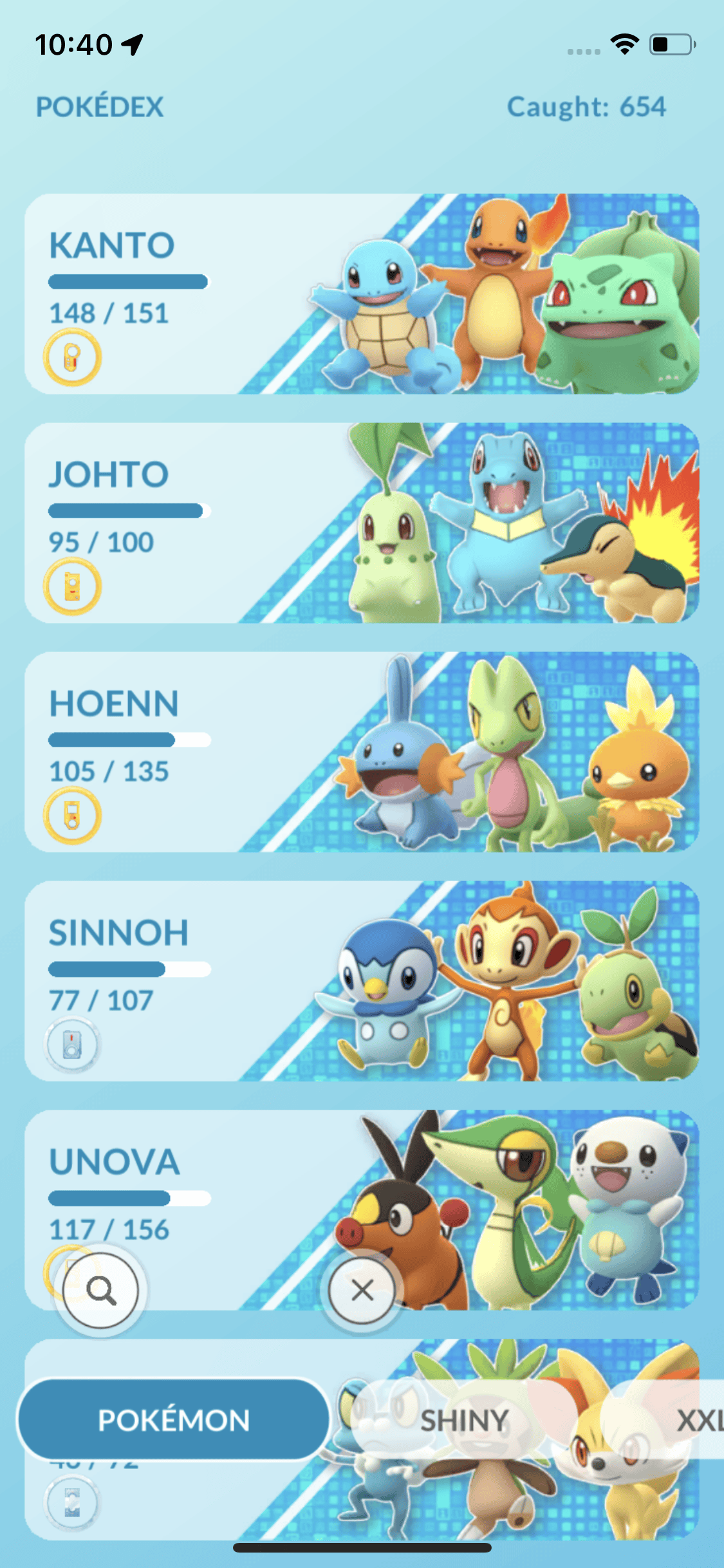Open the Kanto region Pokédex
The height and width of the screenshot is (1568, 724).
pyautogui.click(x=360, y=294)
